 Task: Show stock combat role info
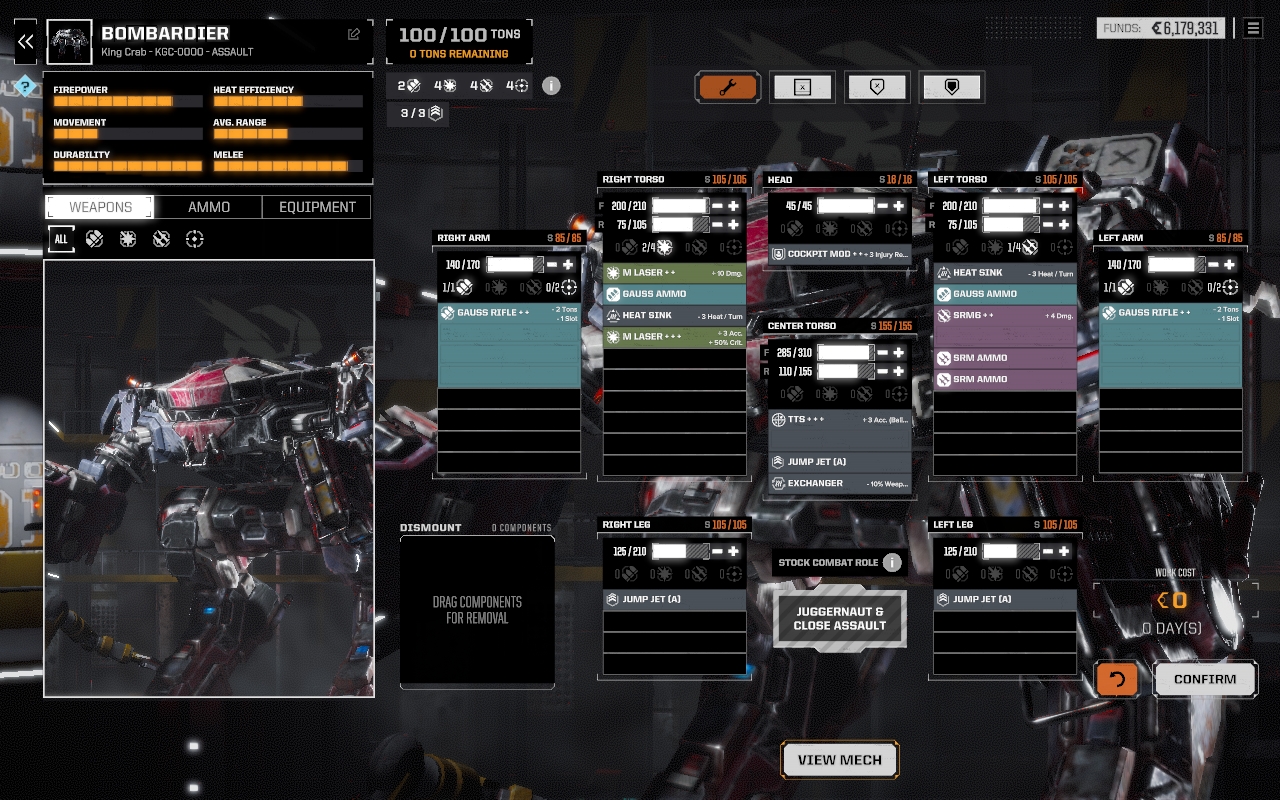[x=892, y=562]
